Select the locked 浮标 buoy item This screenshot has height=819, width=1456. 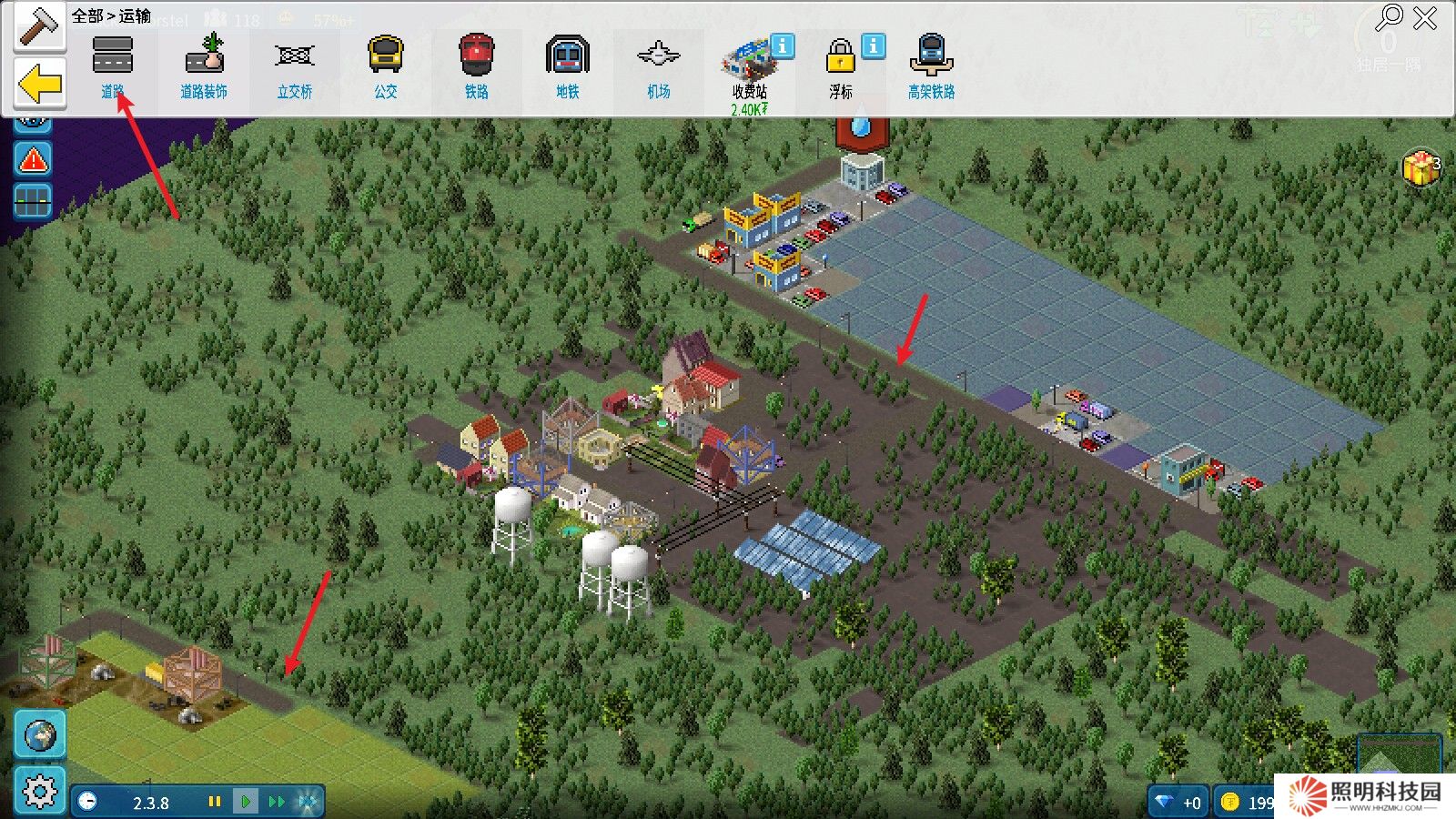click(x=841, y=65)
